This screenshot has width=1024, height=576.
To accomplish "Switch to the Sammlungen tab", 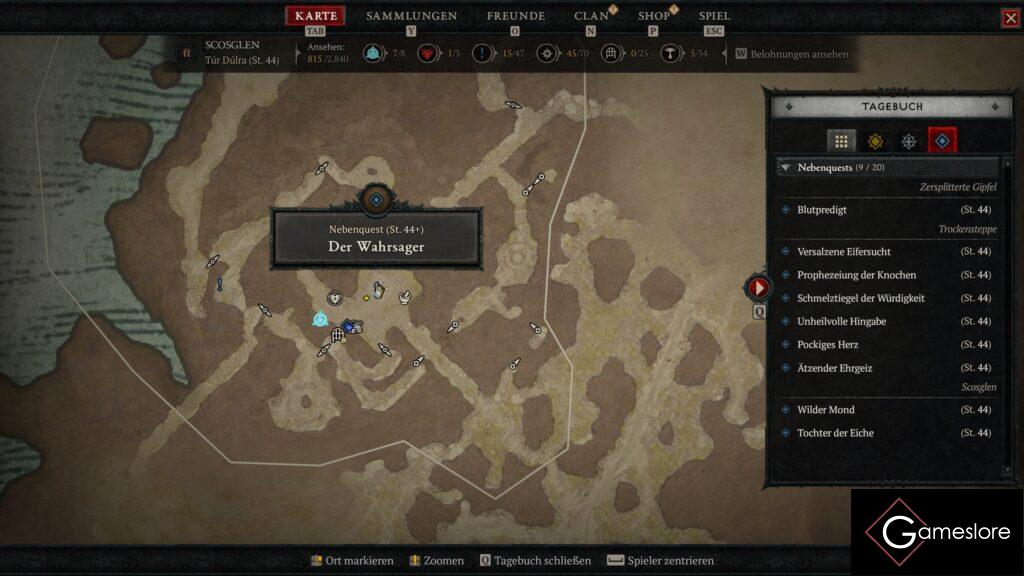I will [x=411, y=16].
